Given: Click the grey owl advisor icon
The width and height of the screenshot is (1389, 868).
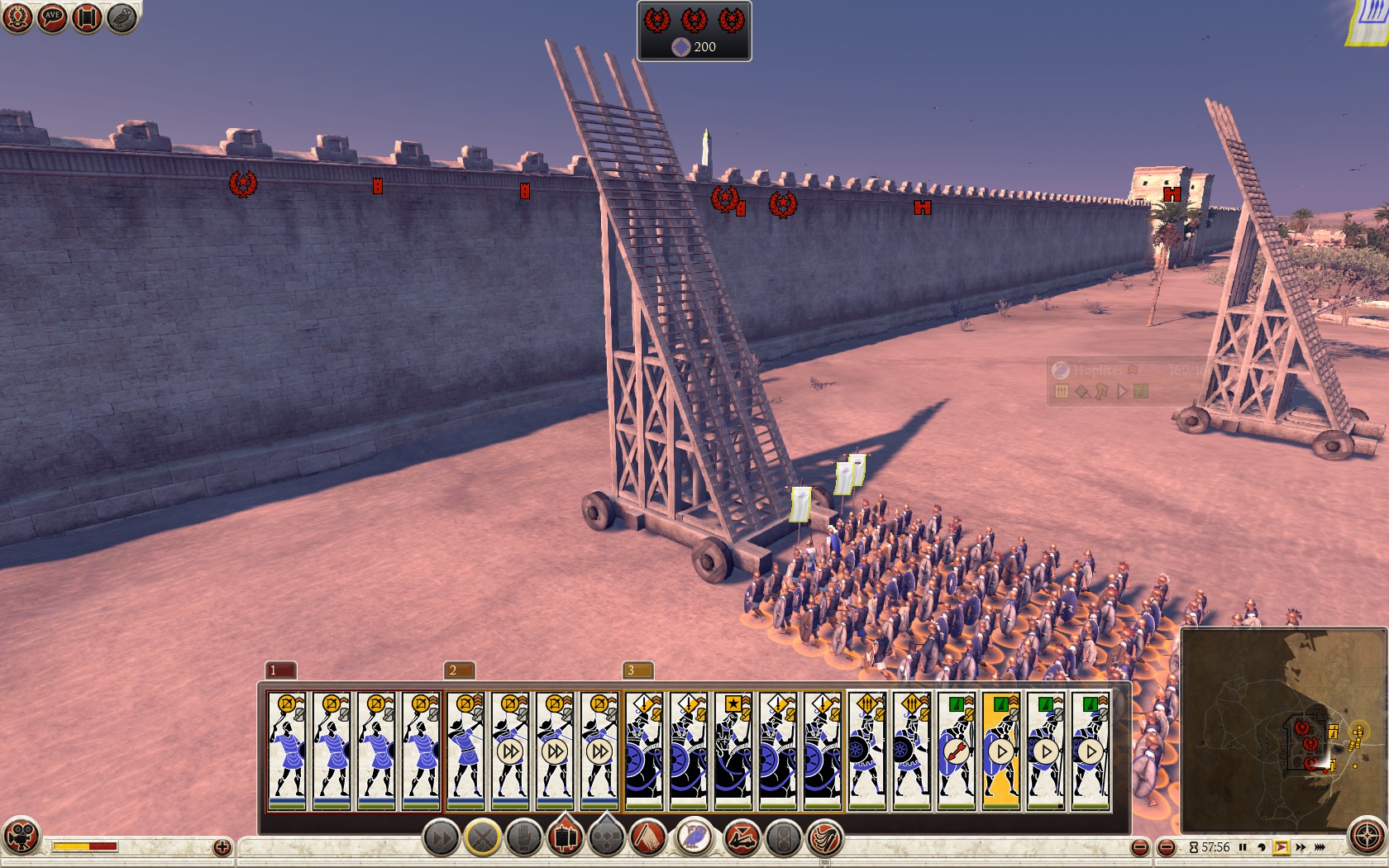Looking at the screenshot, I should (122, 18).
